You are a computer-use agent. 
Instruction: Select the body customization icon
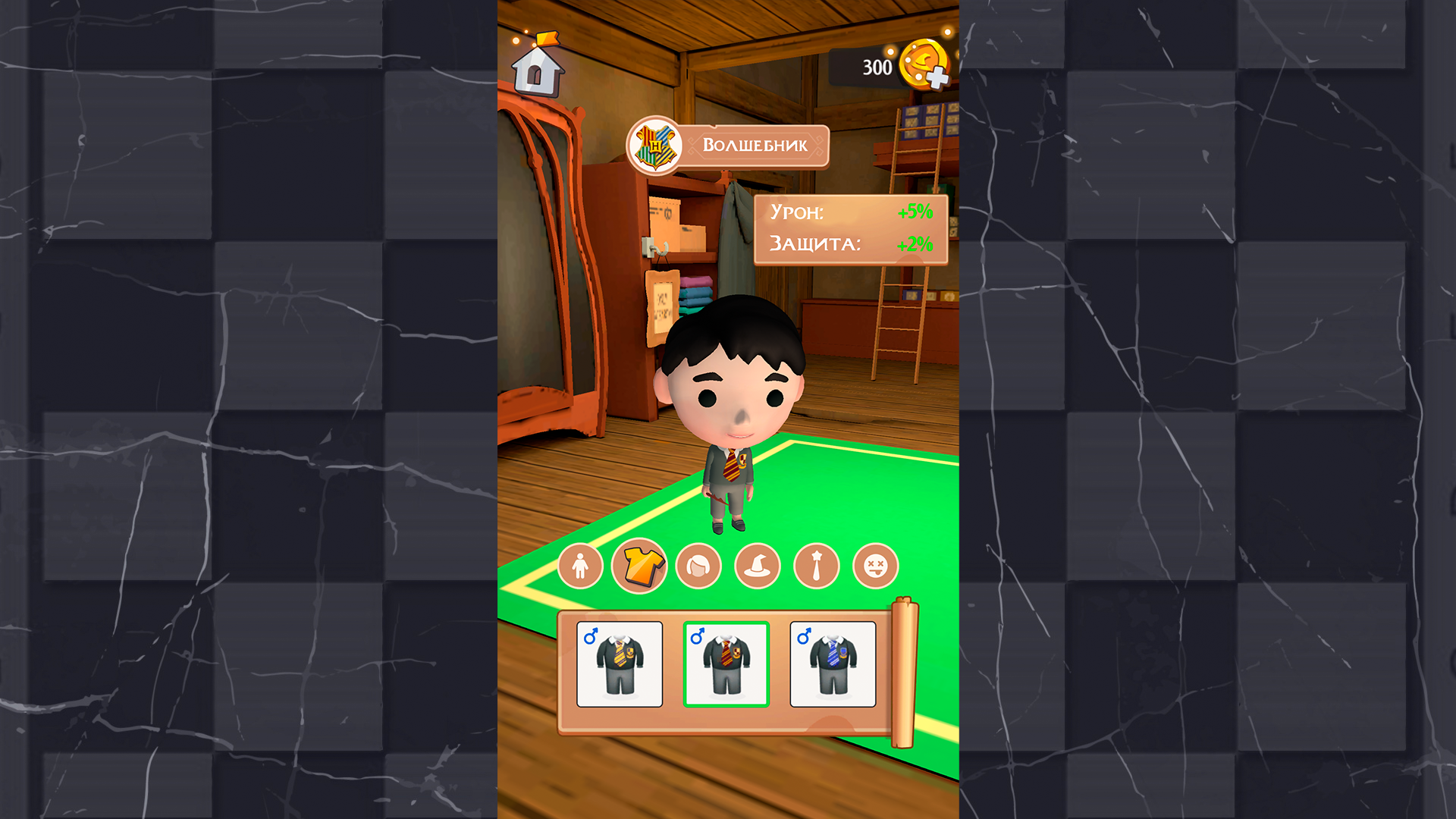click(x=580, y=565)
